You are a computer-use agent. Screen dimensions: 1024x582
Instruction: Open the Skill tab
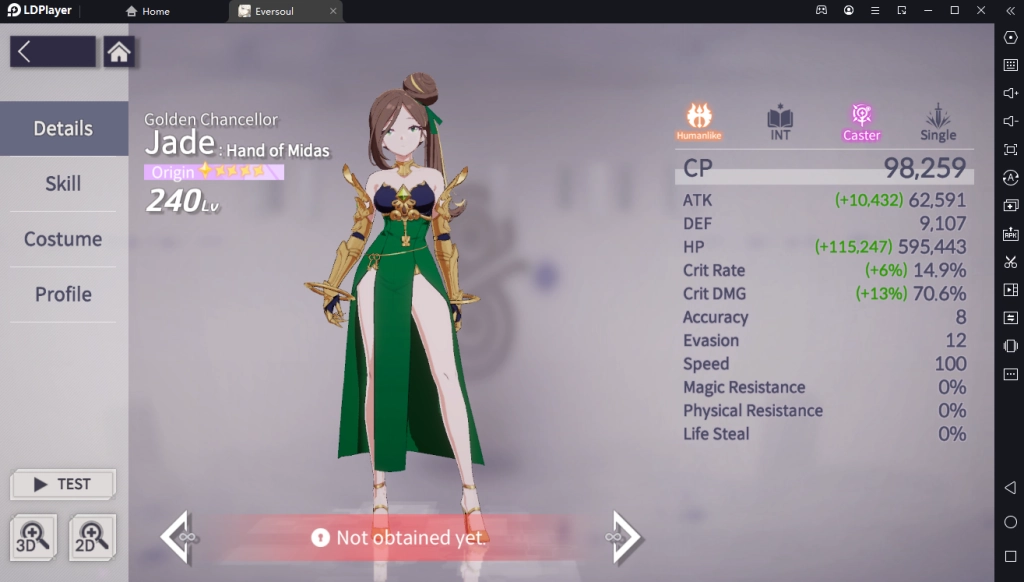63,184
